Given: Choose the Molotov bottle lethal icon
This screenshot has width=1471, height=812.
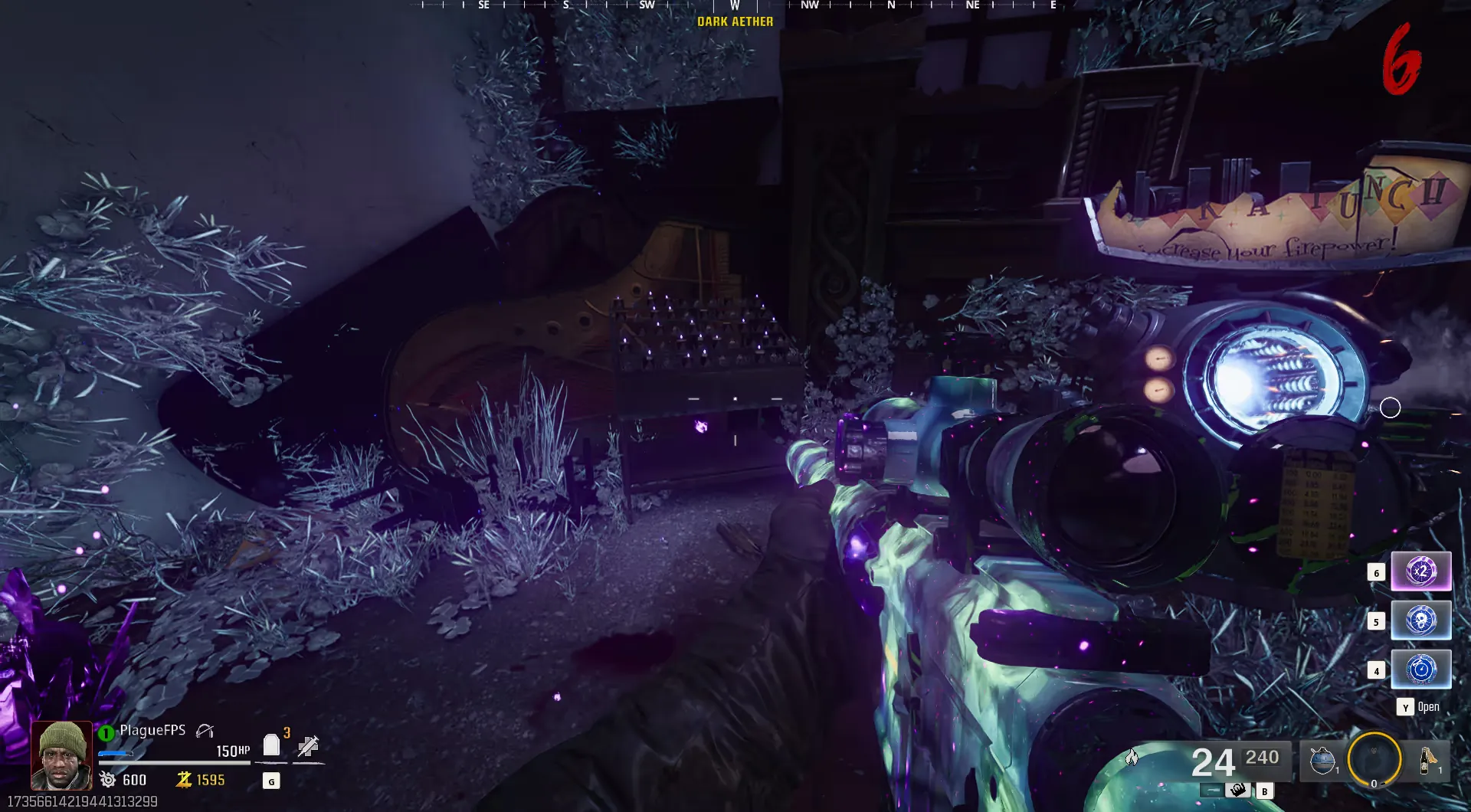Looking at the screenshot, I should pyautogui.click(x=1427, y=761).
